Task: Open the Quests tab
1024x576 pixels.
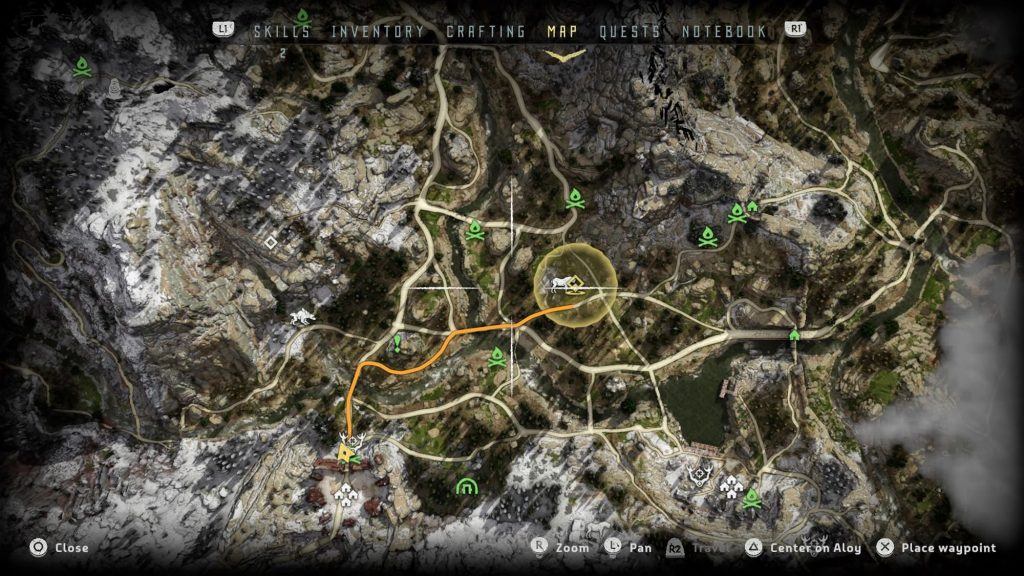Action: click(x=630, y=31)
